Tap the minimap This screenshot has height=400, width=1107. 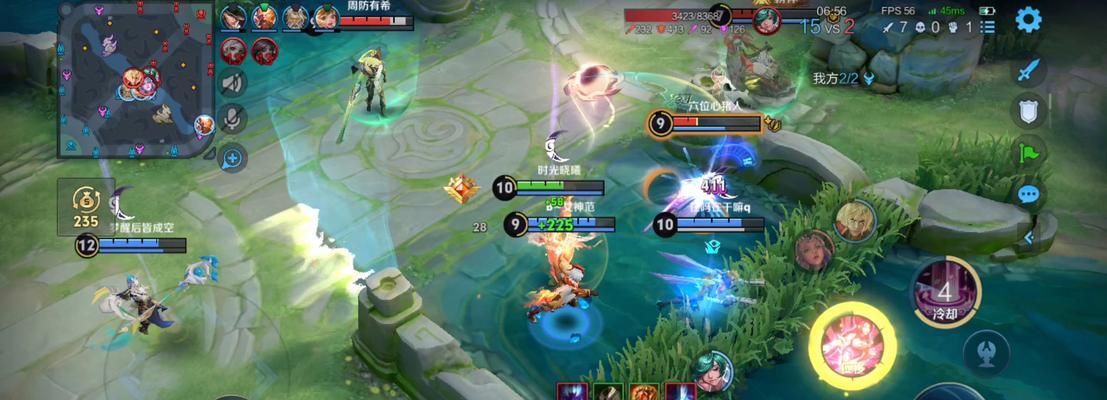pyautogui.click(x=136, y=78)
